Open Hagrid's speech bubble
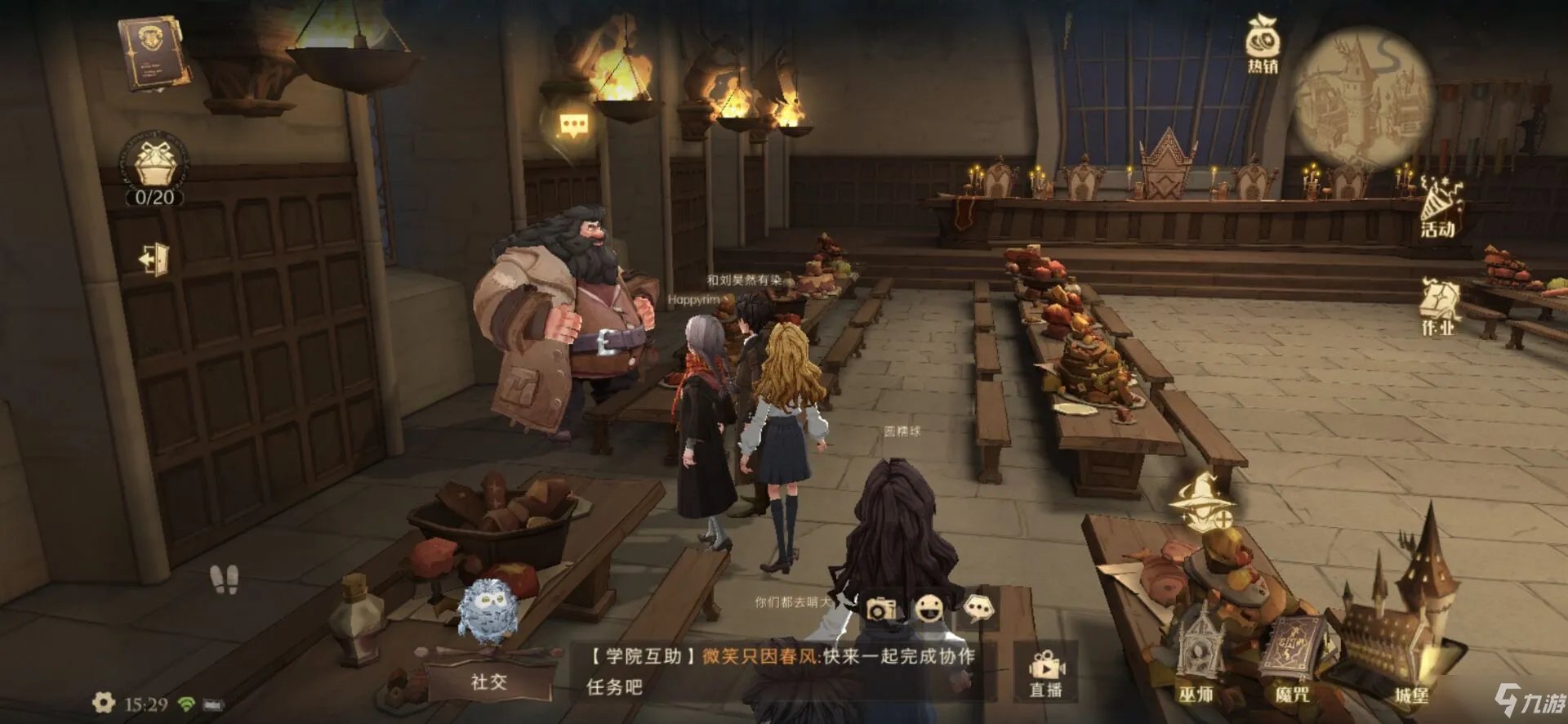This screenshot has width=1568, height=724. [575, 123]
